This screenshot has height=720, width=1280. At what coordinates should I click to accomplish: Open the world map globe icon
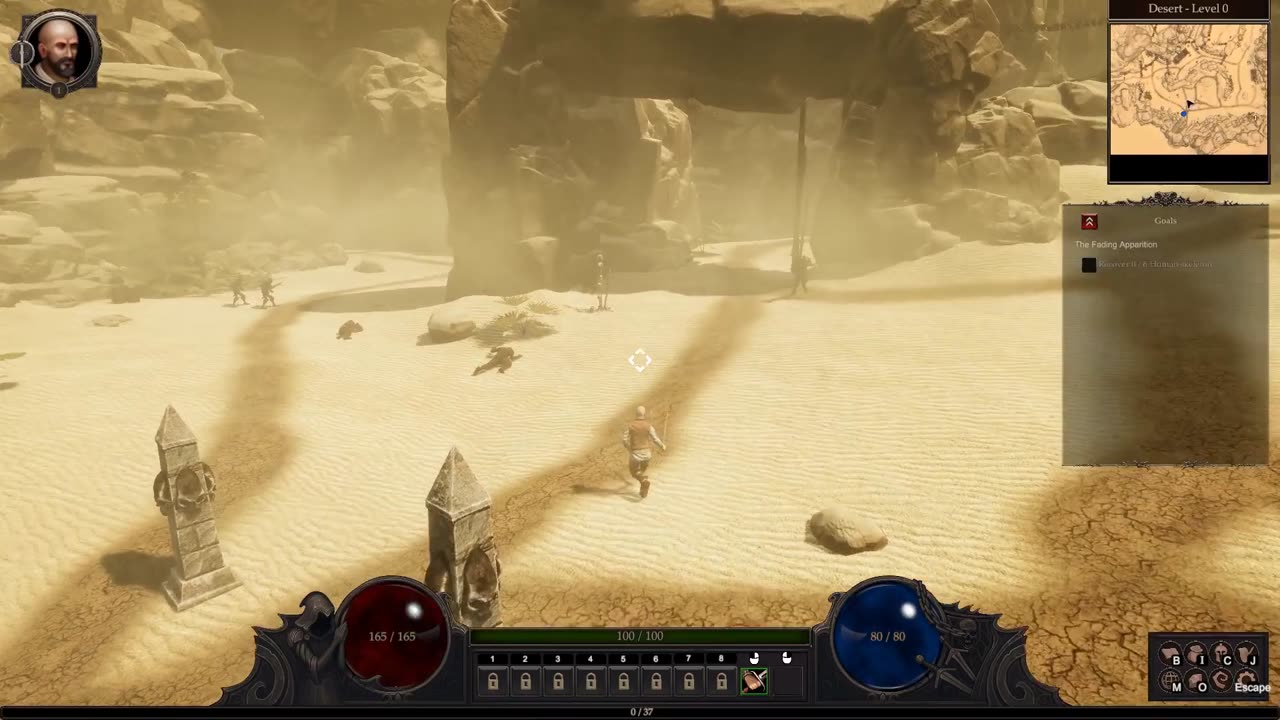(x=1170, y=682)
